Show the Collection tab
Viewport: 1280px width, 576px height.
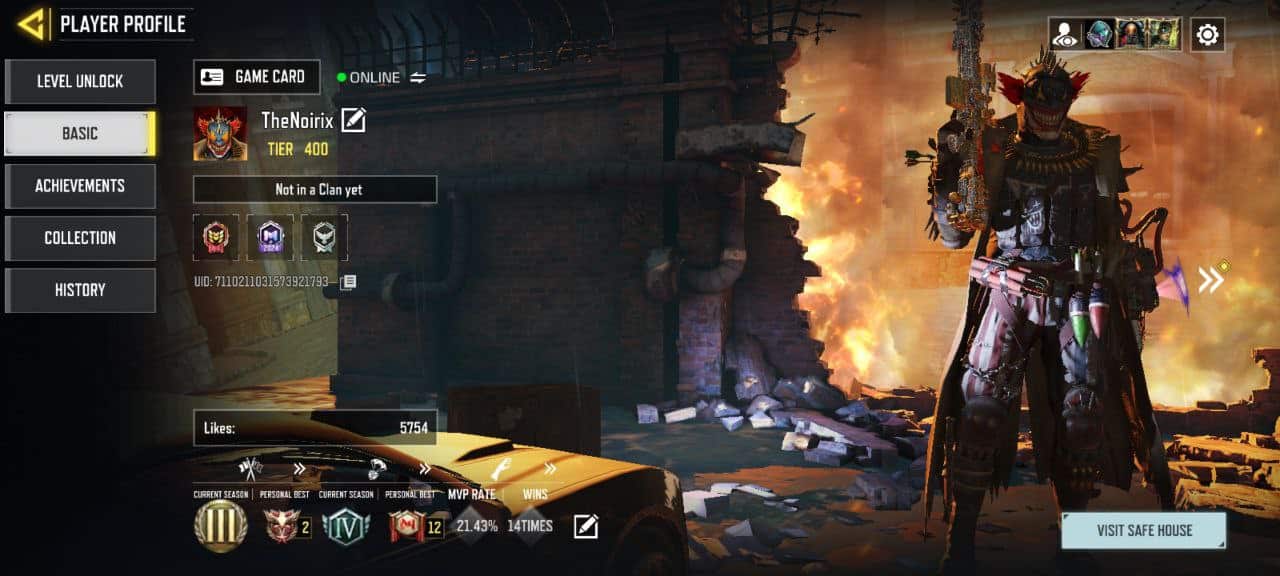pyautogui.click(x=80, y=238)
